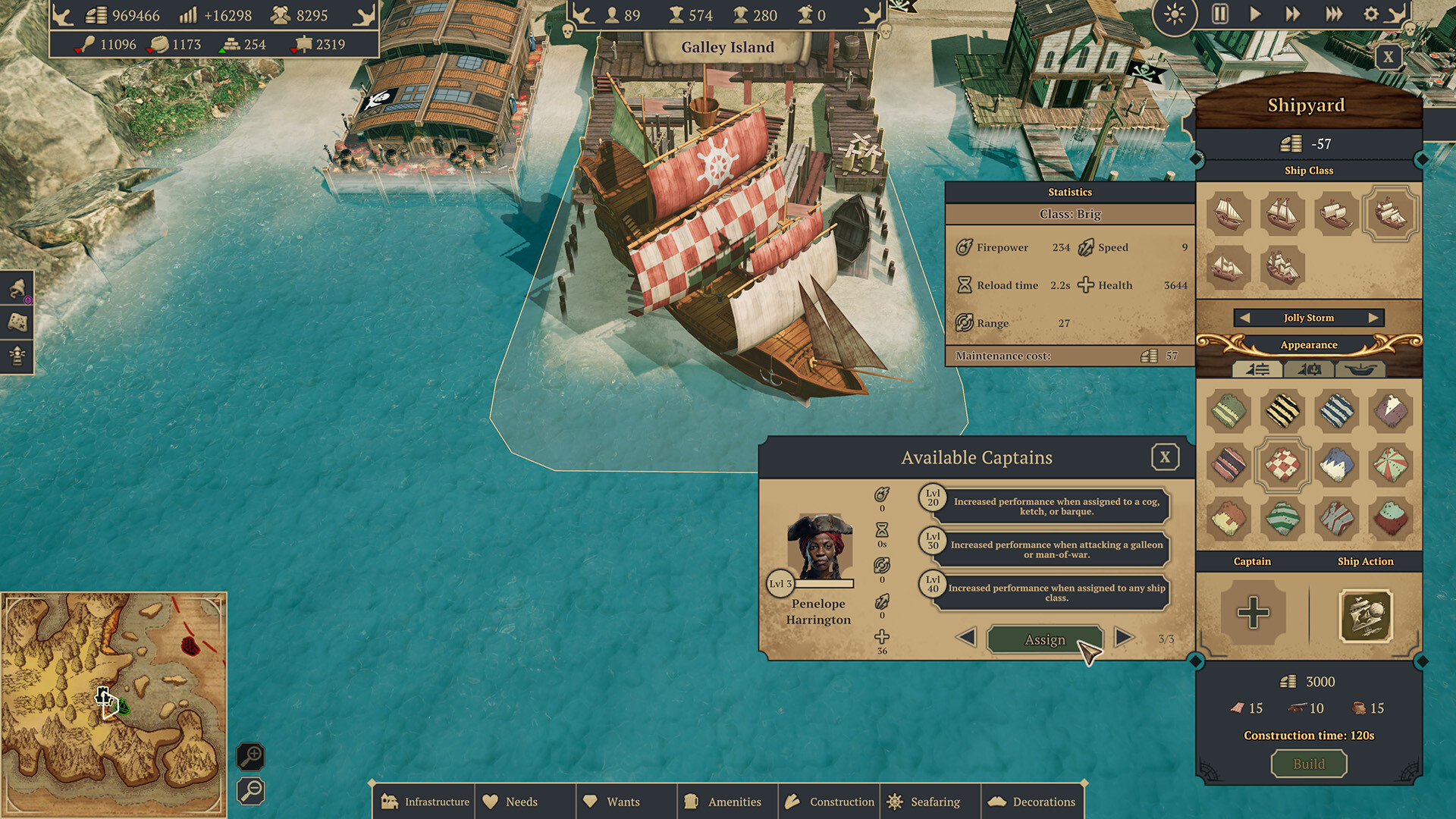
Task: Click Build to construct the ship
Action: tap(1308, 764)
